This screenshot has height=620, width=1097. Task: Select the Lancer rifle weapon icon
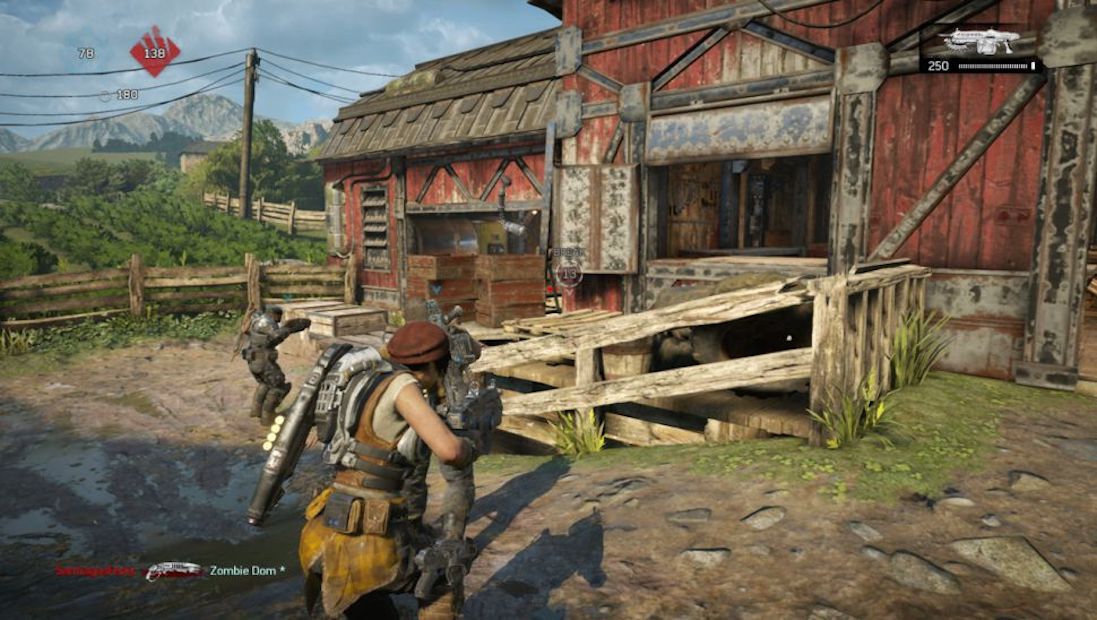click(x=980, y=41)
